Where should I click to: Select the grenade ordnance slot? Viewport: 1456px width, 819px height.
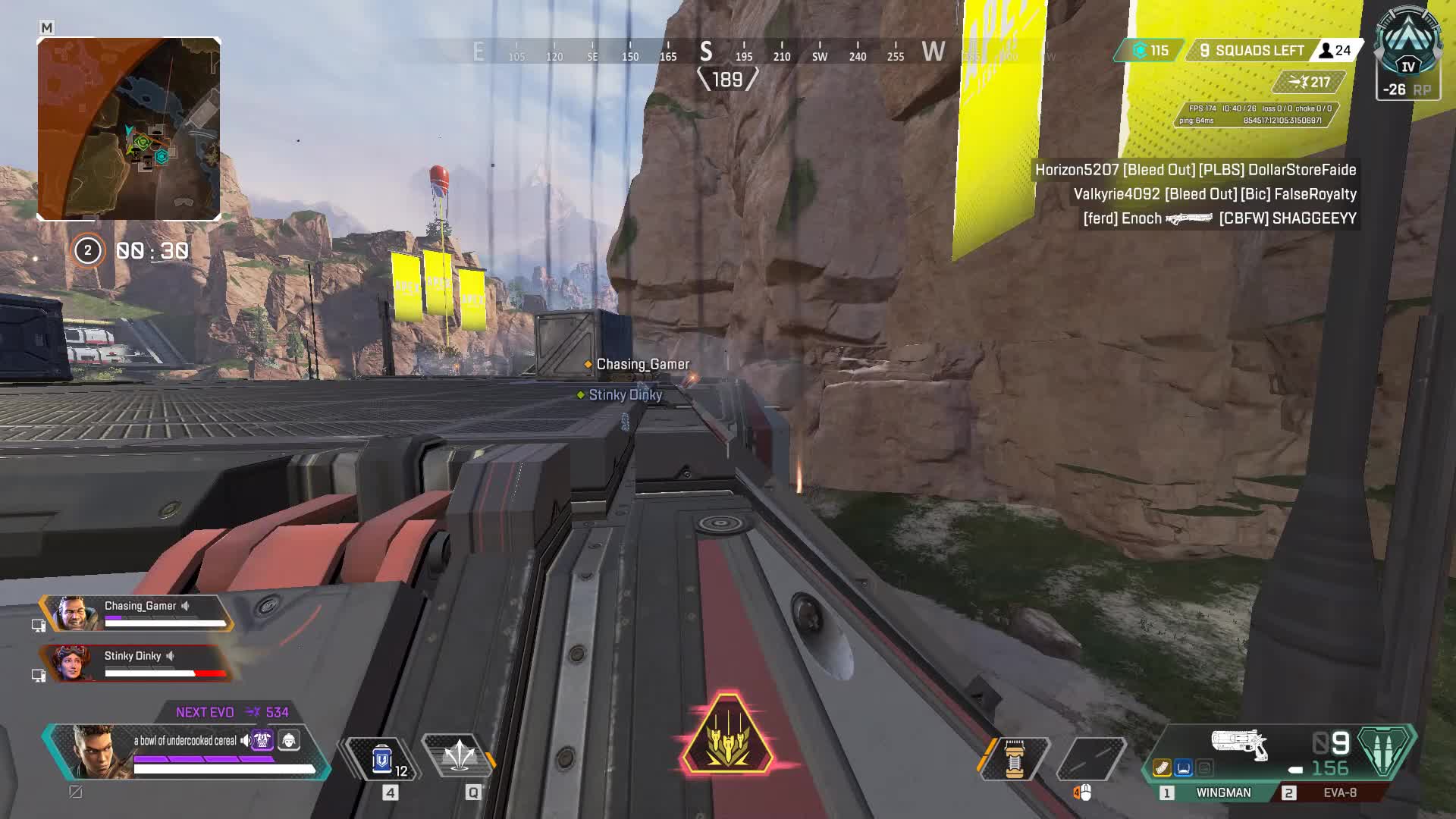pos(1014,758)
